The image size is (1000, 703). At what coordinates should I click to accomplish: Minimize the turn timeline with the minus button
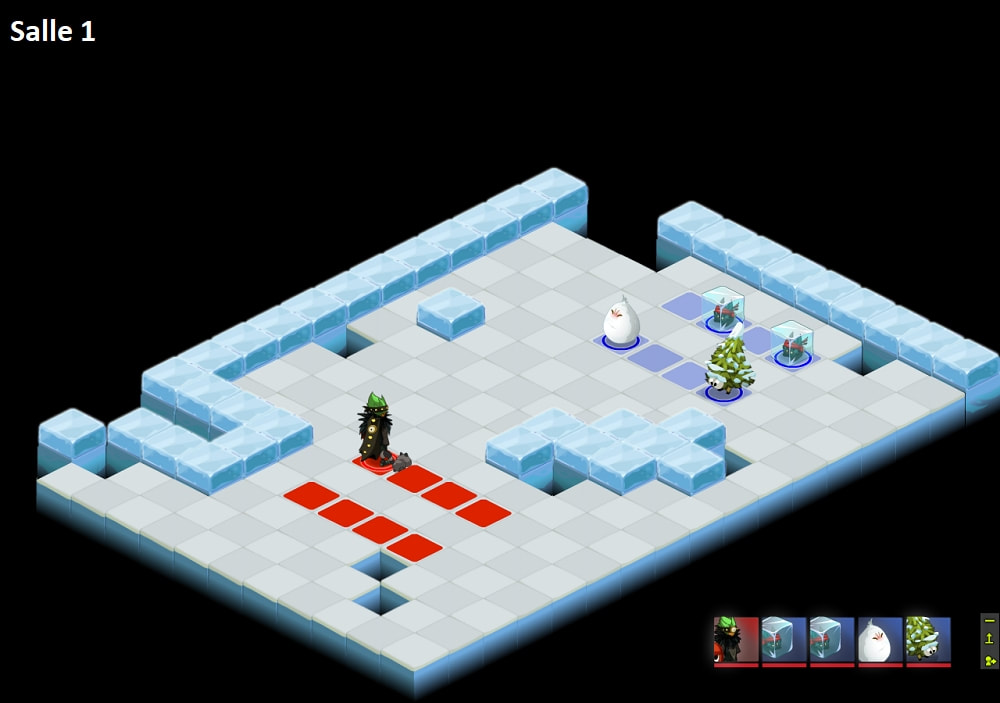[989, 621]
